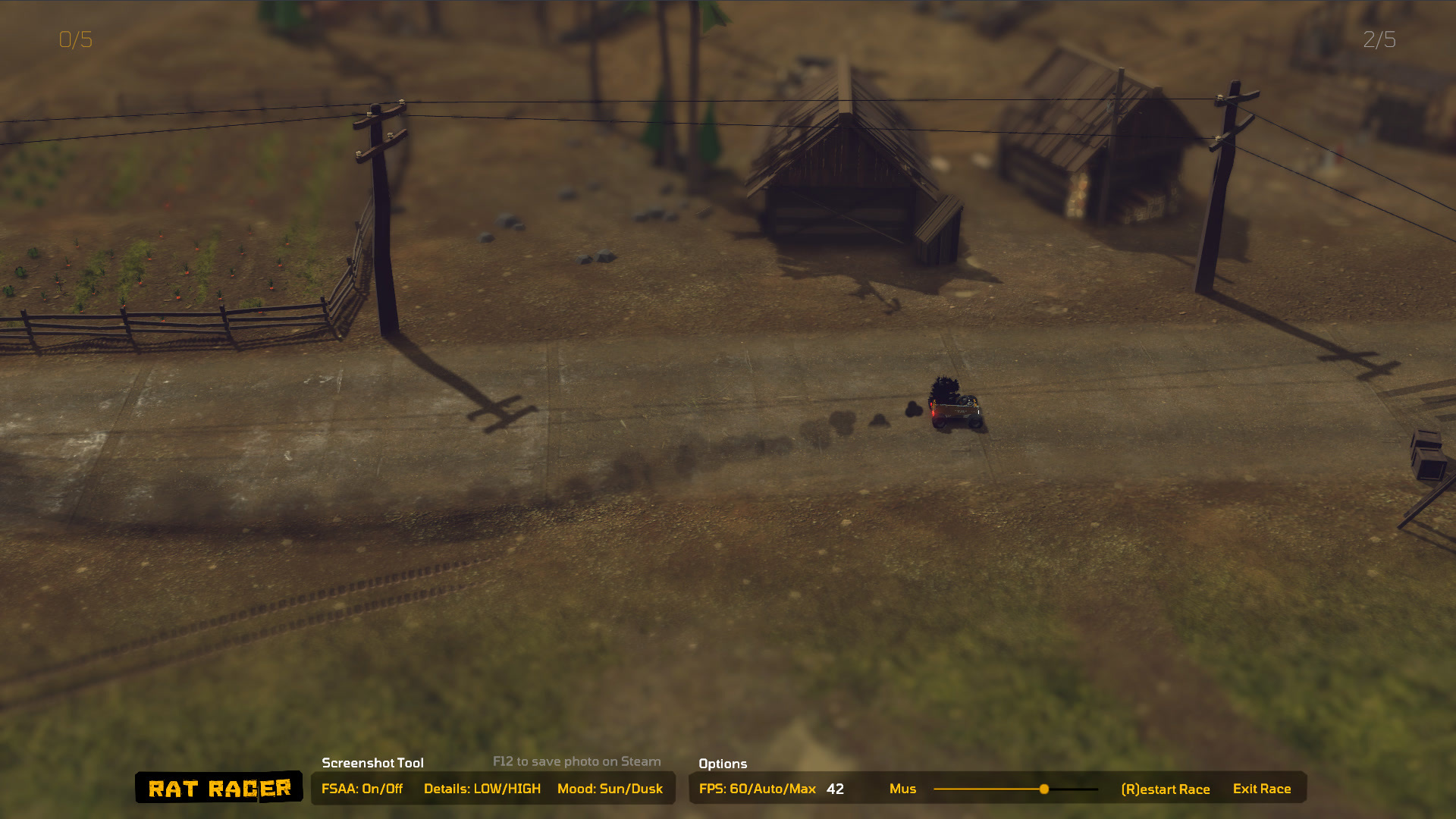Switch Details between LOW and HIGH
Image resolution: width=1456 pixels, height=819 pixels.
[482, 789]
